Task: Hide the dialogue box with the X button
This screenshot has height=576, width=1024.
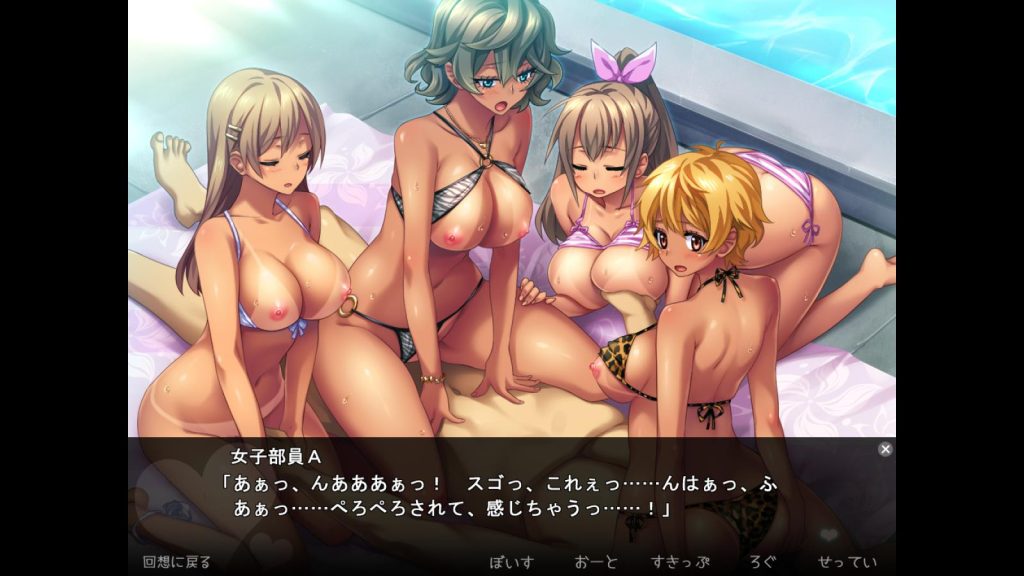Action: coord(885,449)
